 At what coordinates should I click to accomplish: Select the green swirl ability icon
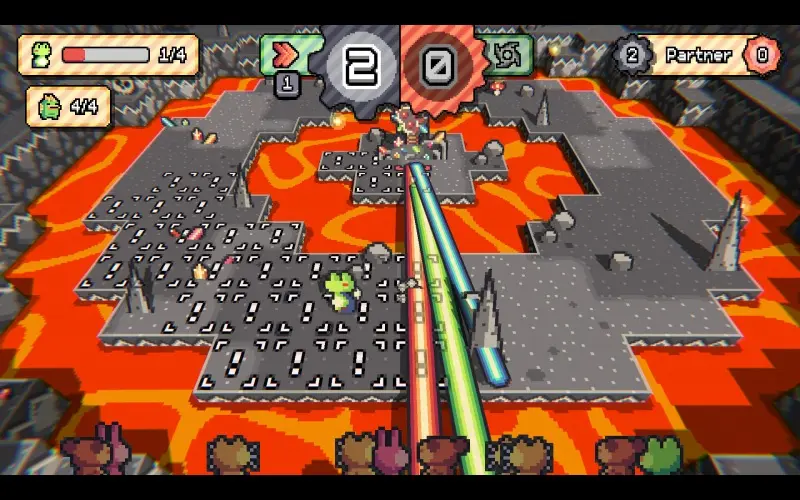click(513, 54)
